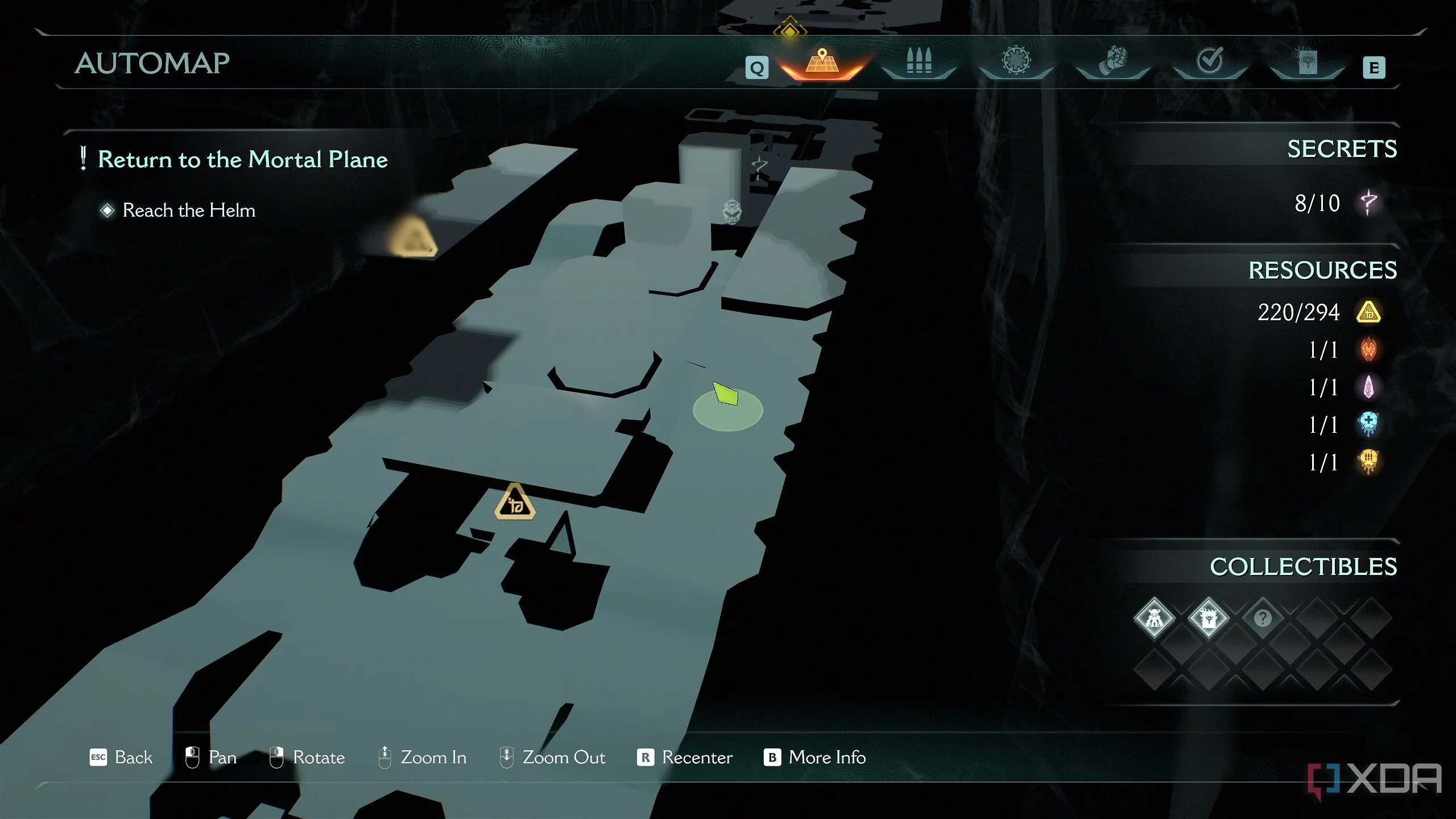Click the Back button
Viewport: 1456px width, 819px height.
point(122,758)
